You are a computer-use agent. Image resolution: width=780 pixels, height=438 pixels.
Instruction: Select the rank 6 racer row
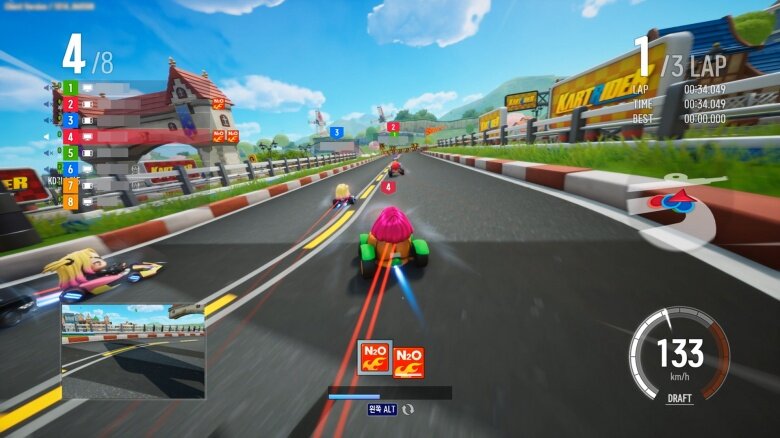[100, 169]
